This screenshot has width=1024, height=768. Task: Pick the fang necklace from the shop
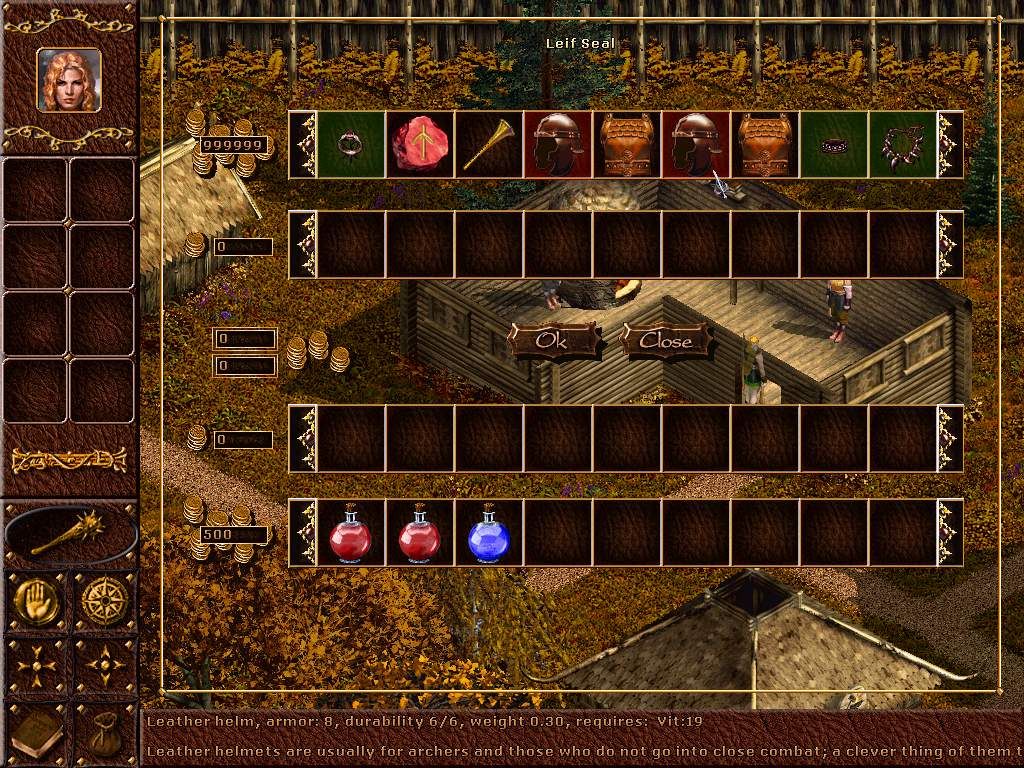(x=903, y=144)
